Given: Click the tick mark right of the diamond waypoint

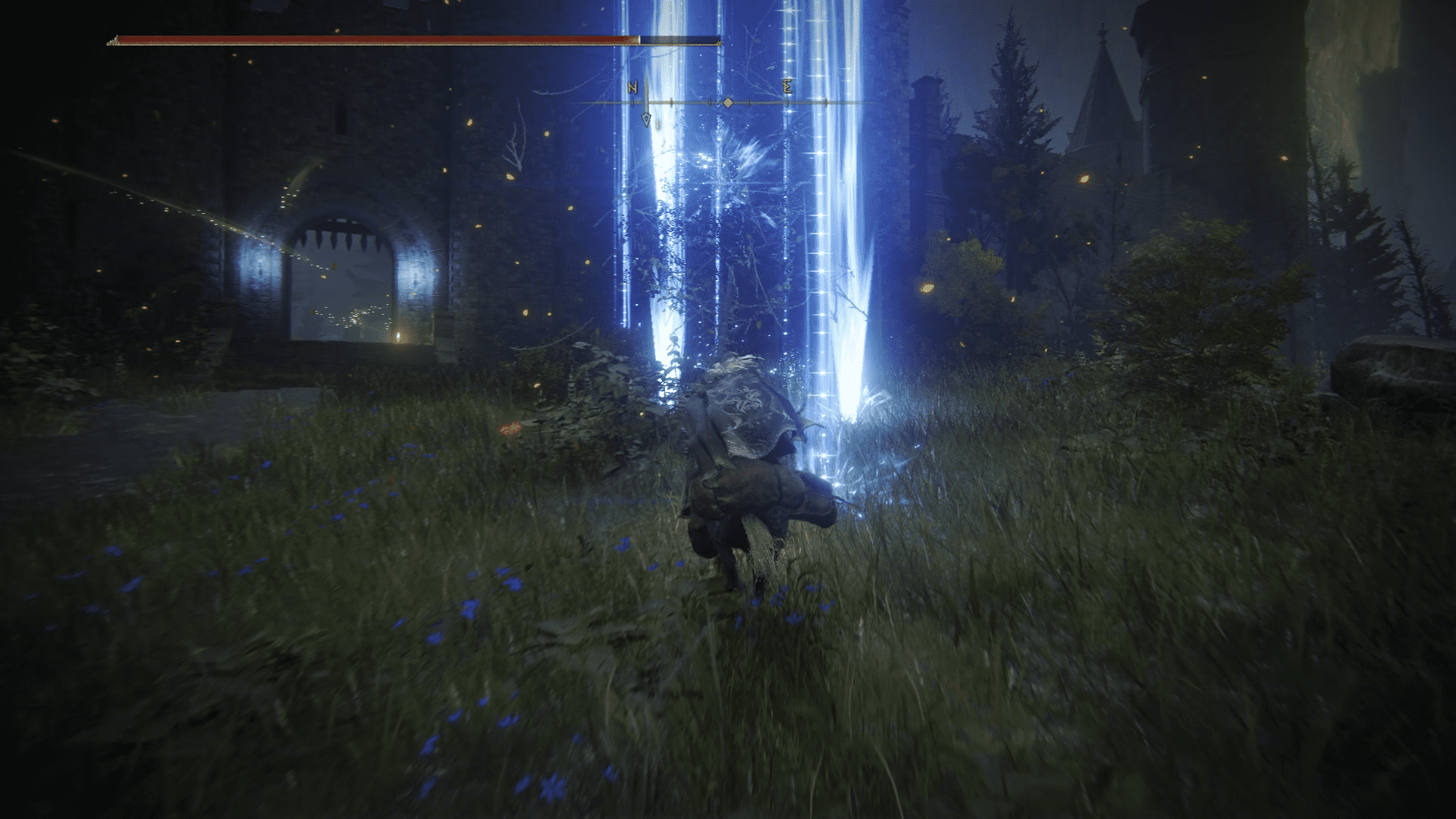Looking at the screenshot, I should (x=748, y=102).
